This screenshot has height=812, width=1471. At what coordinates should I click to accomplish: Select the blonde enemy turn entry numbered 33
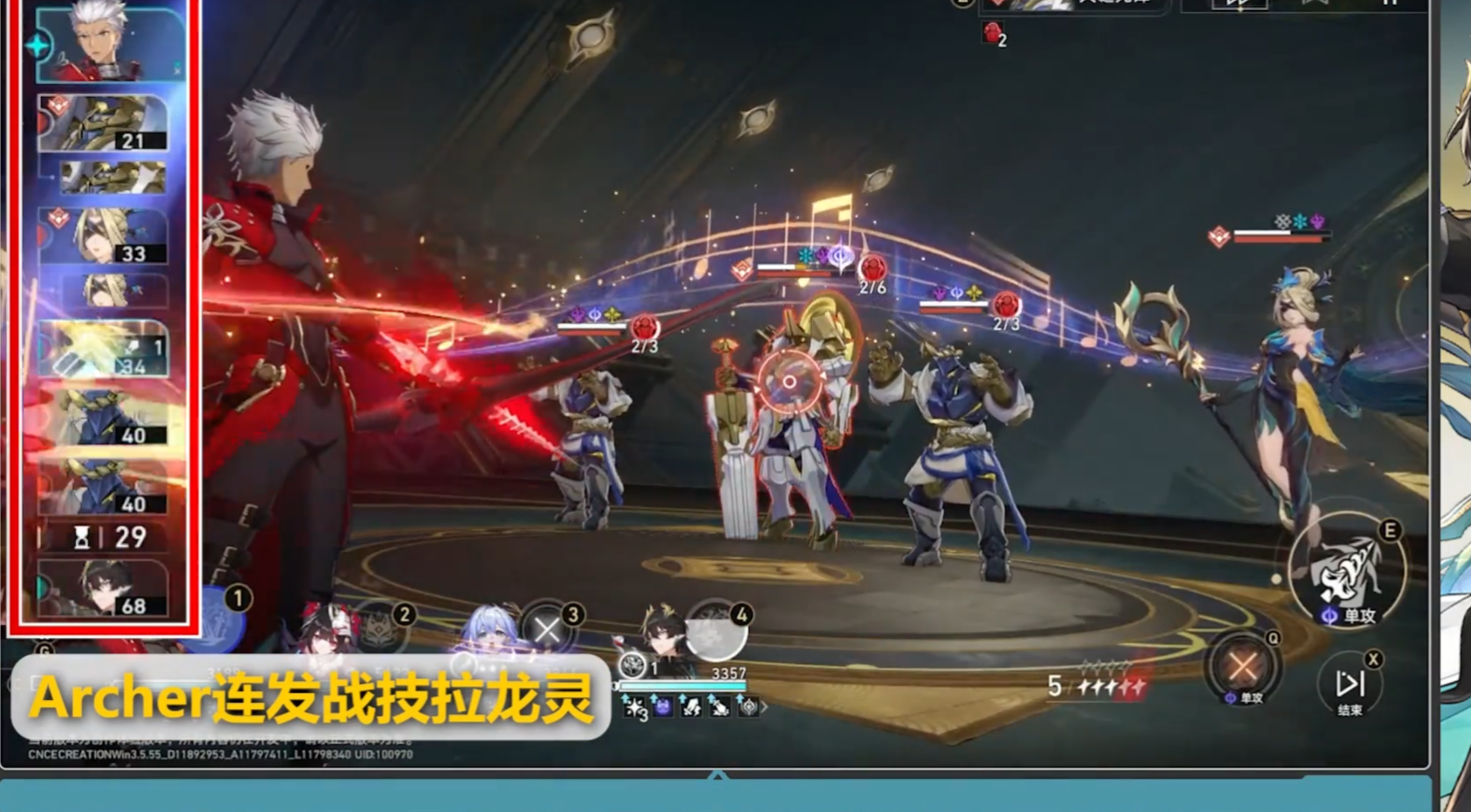[x=103, y=236]
